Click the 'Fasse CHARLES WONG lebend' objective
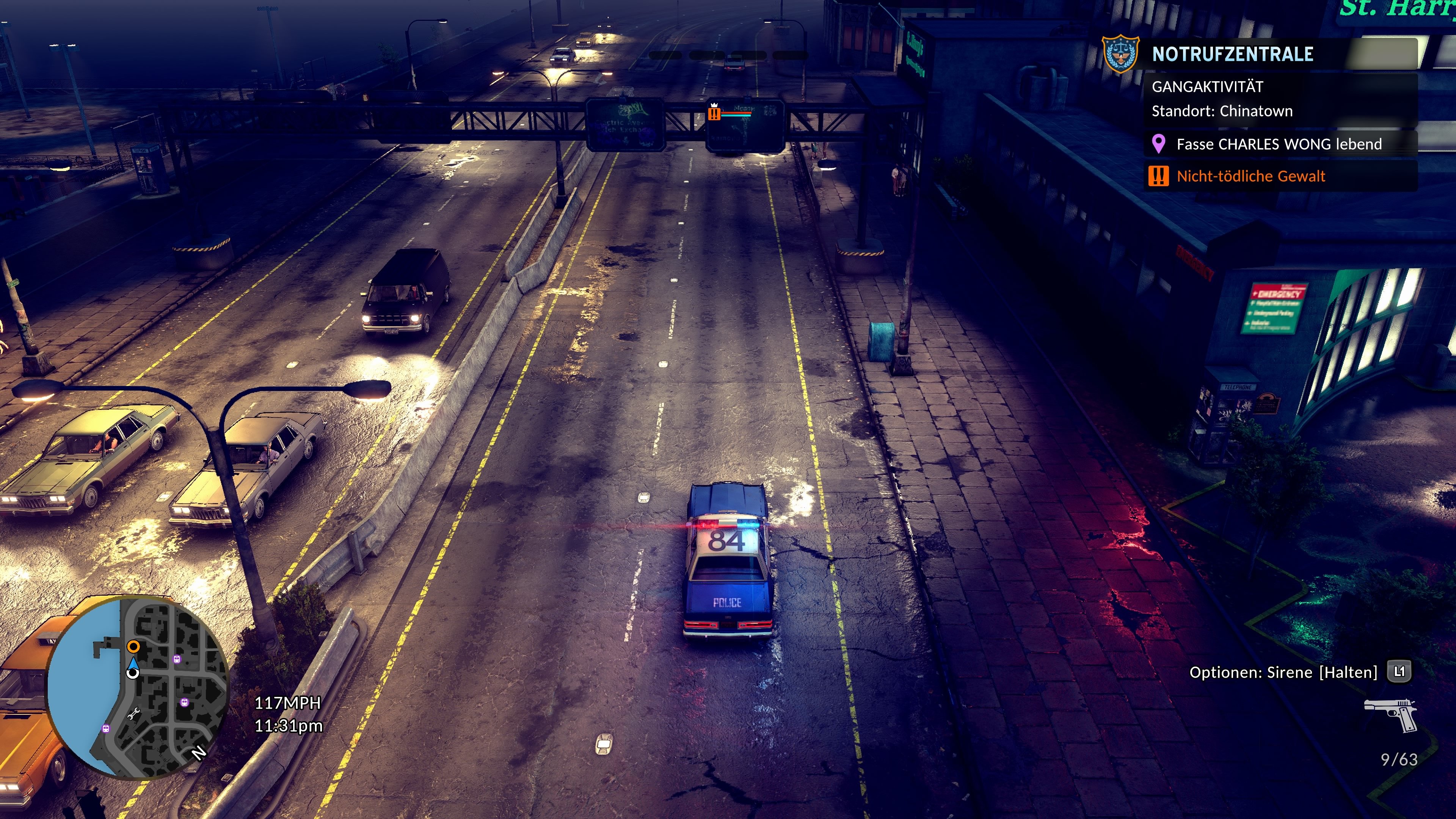1456x819 pixels. coord(1279,144)
